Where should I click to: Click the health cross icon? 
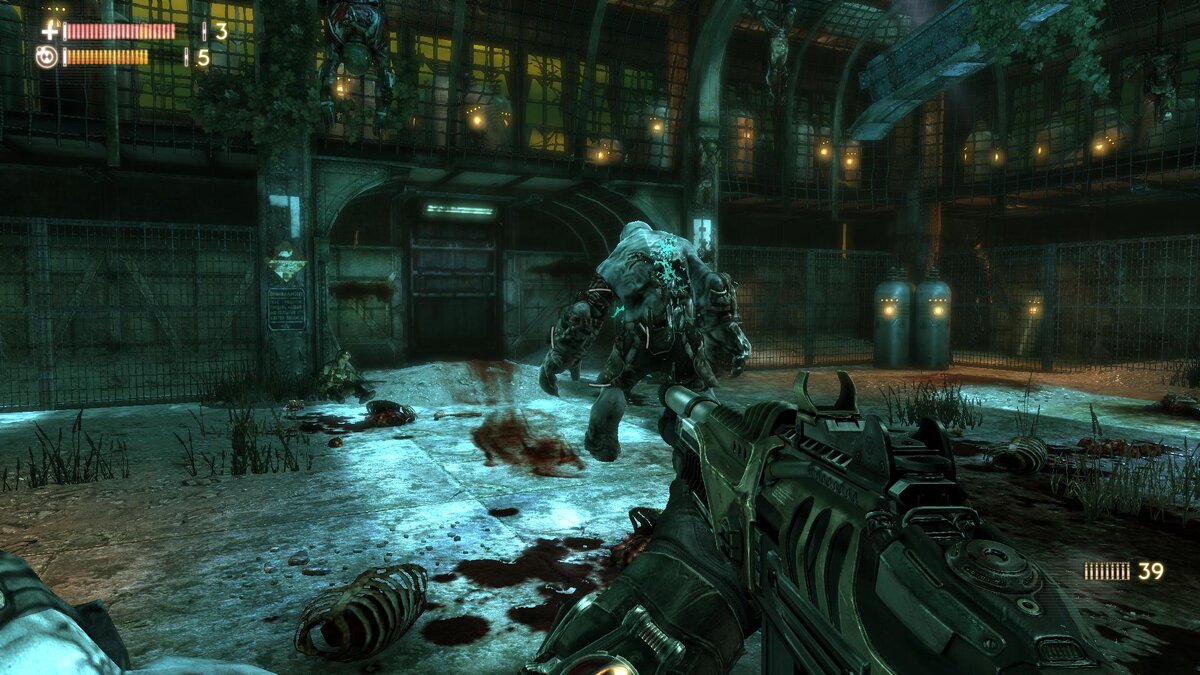(x=49, y=31)
